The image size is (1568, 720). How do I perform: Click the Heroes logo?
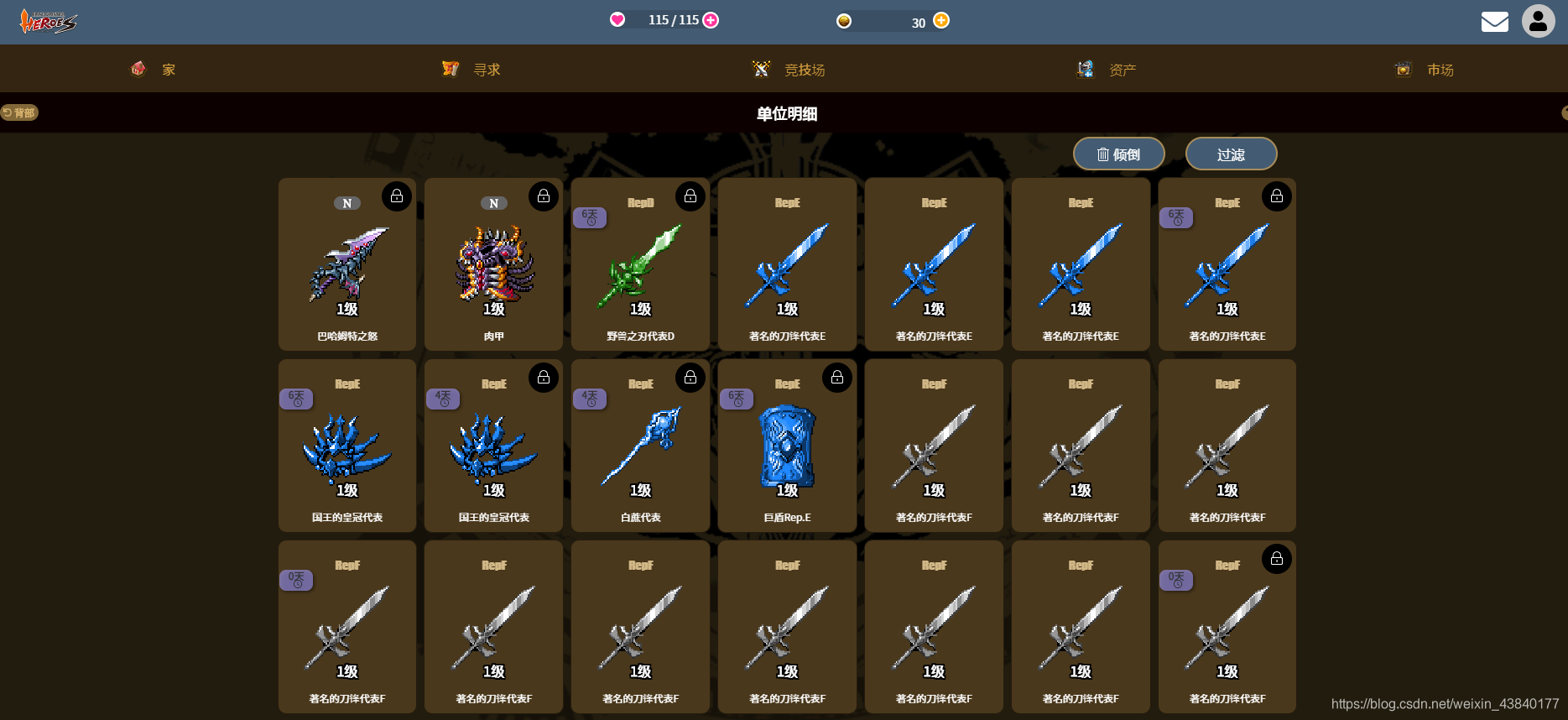pyautogui.click(x=48, y=22)
